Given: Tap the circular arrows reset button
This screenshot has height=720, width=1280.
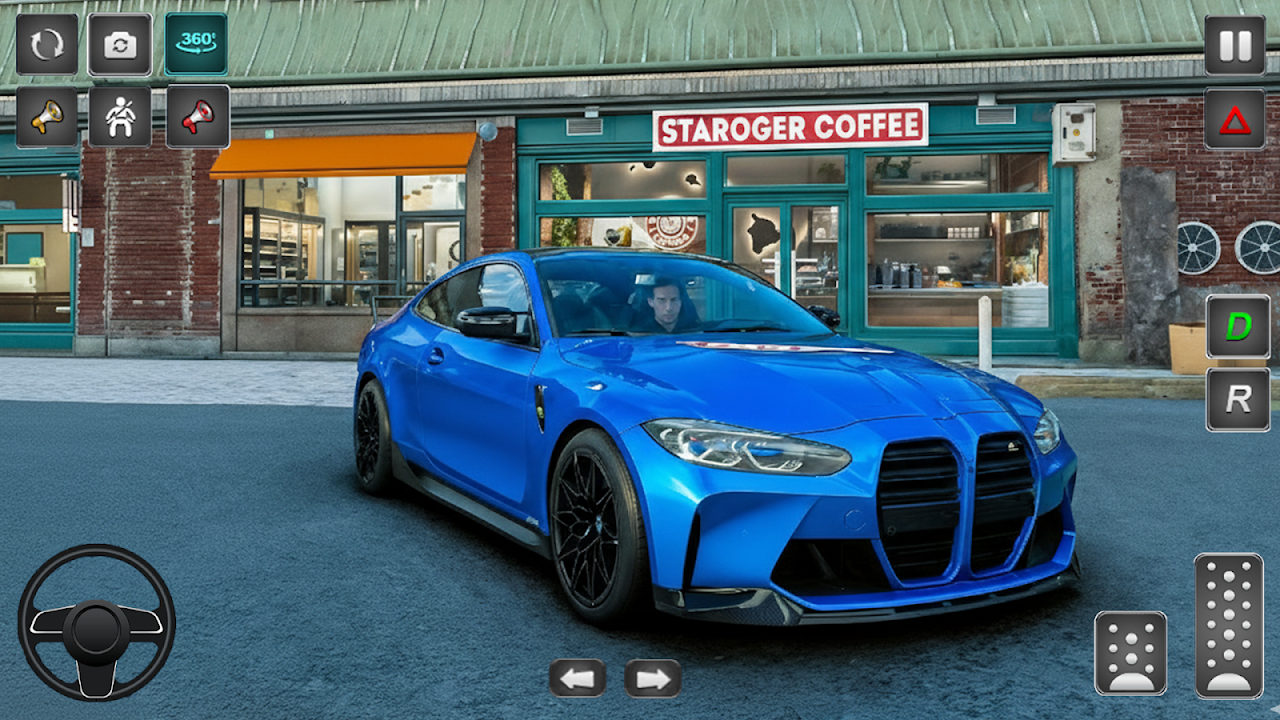Looking at the screenshot, I should pyautogui.click(x=47, y=44).
